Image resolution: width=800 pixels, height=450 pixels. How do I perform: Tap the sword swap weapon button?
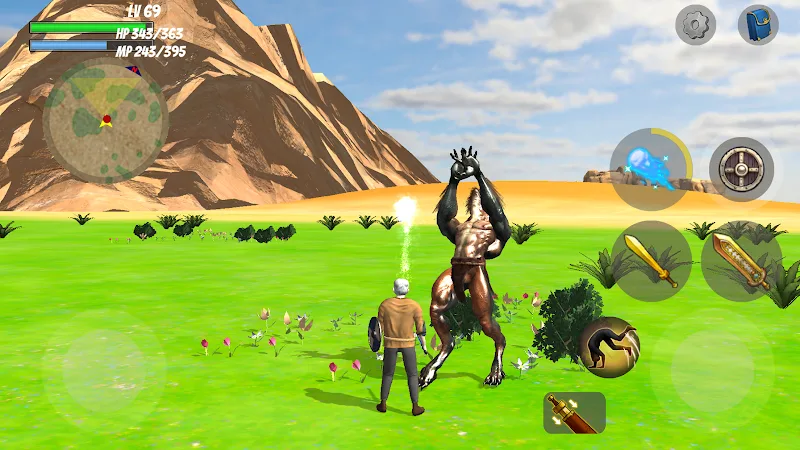[x=574, y=412]
